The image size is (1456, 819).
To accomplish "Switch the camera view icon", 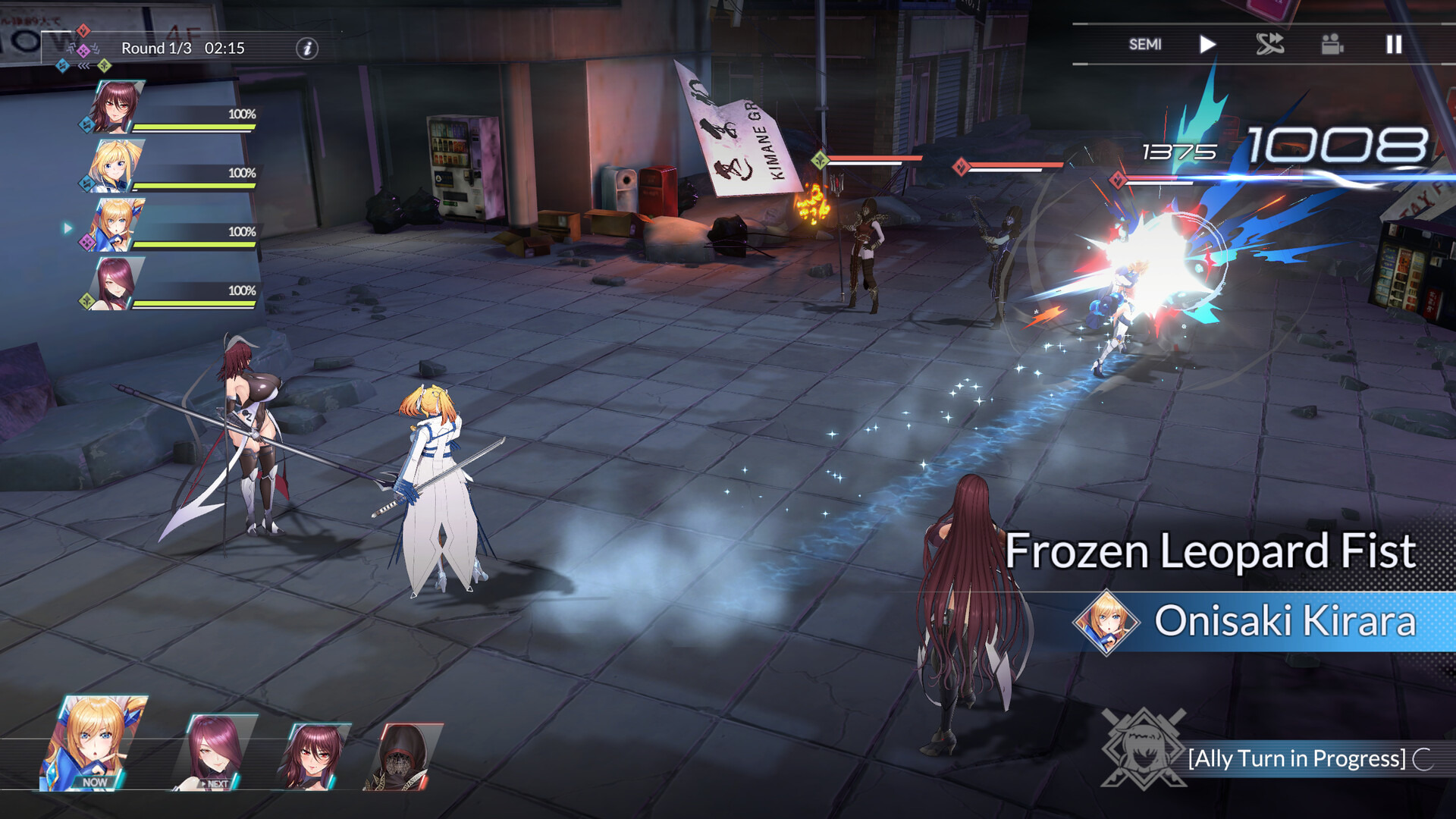I will pyautogui.click(x=1332, y=45).
